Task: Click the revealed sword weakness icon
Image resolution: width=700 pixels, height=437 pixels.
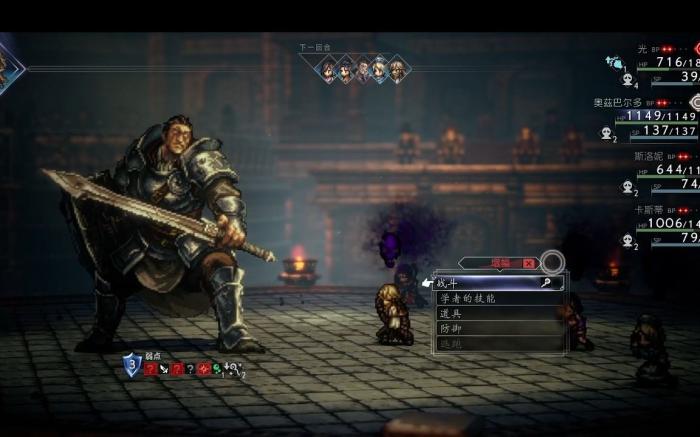Action: (x=164, y=369)
